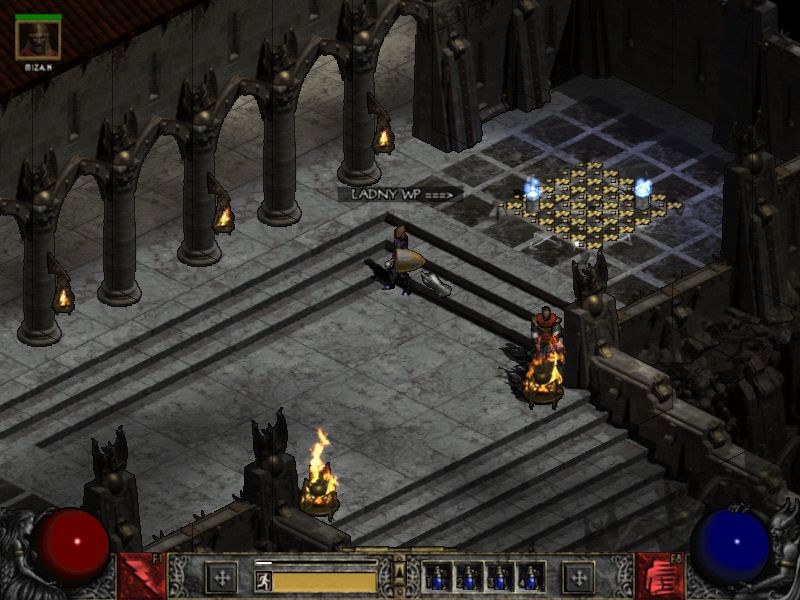Image resolution: width=800 pixels, height=600 pixels.
Task: Open the left-hand attack skill selector
Action: pos(141,576)
